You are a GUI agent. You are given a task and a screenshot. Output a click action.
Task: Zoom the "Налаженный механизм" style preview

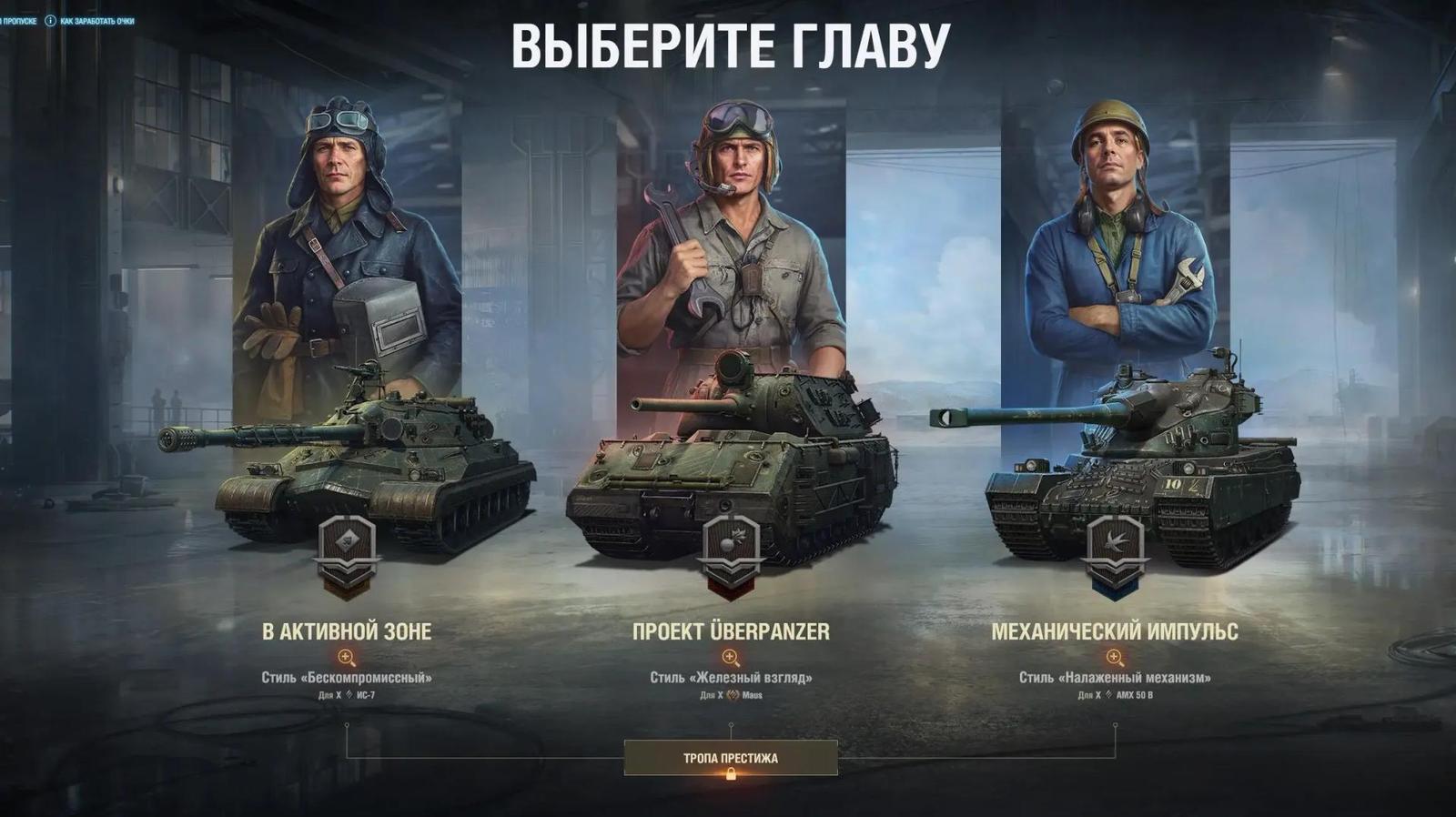pyautogui.click(x=1112, y=654)
